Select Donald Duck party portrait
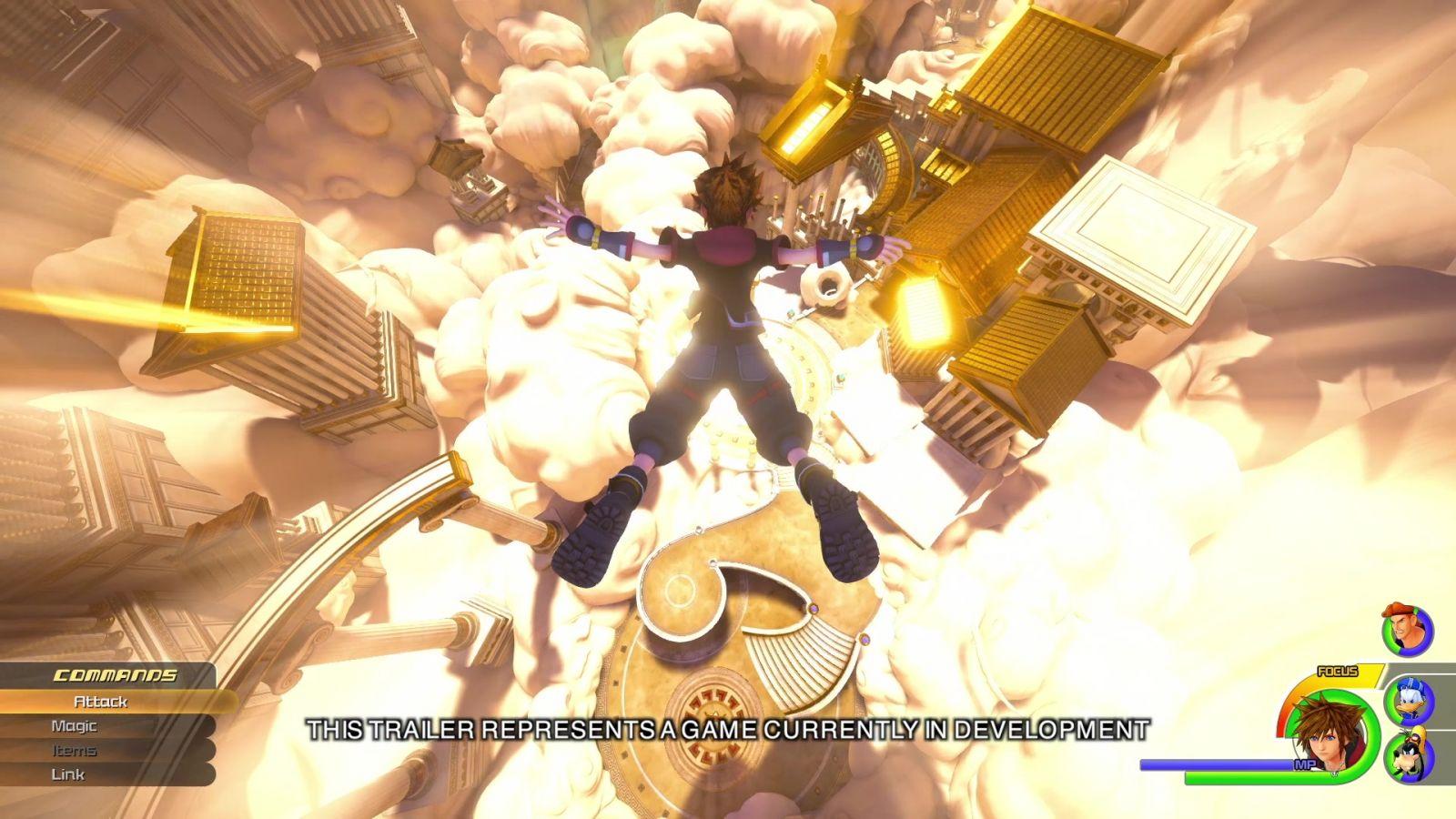Viewport: 1456px width, 819px height. pos(1409,699)
